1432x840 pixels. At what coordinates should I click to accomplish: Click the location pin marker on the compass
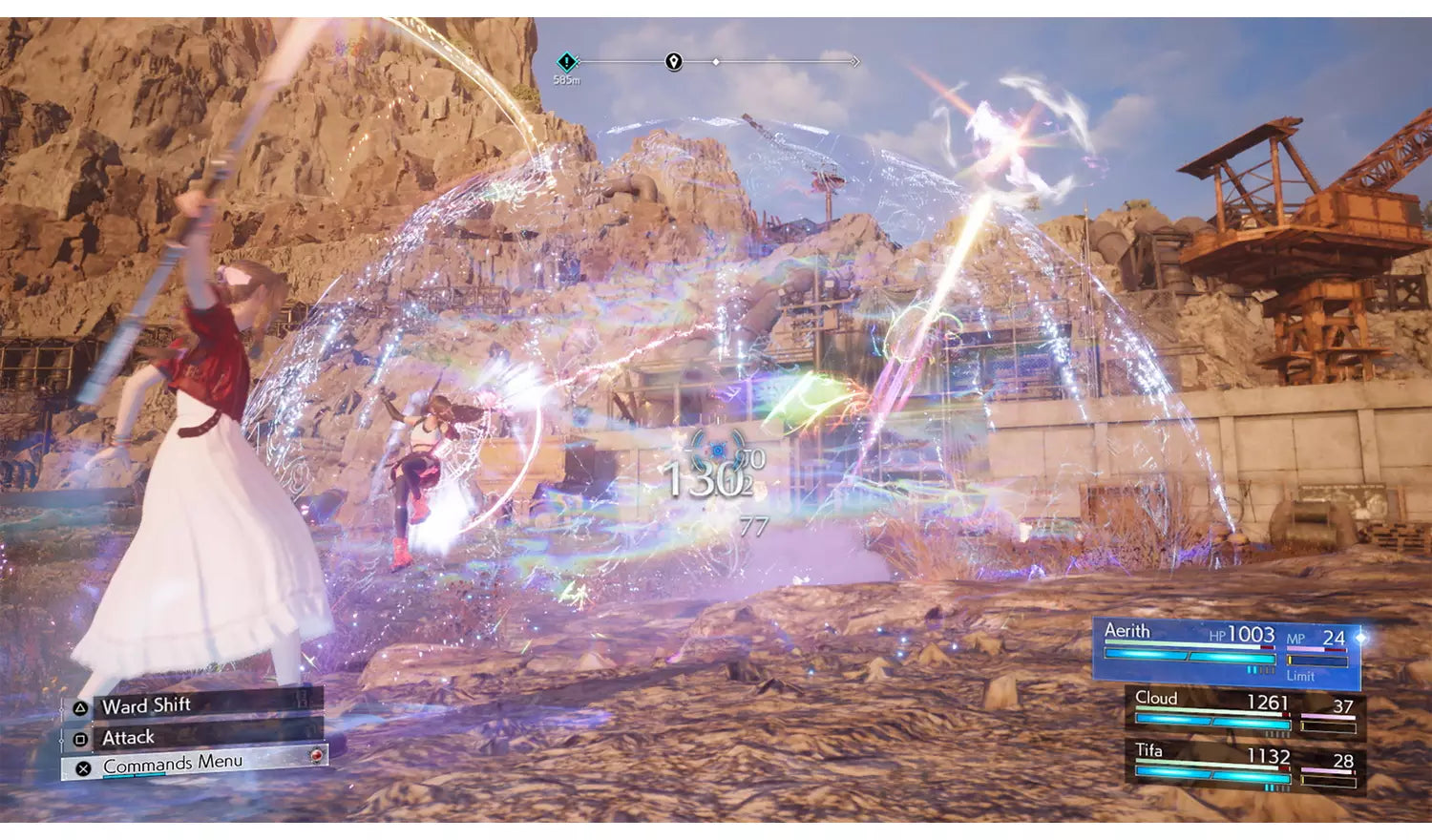tap(673, 61)
